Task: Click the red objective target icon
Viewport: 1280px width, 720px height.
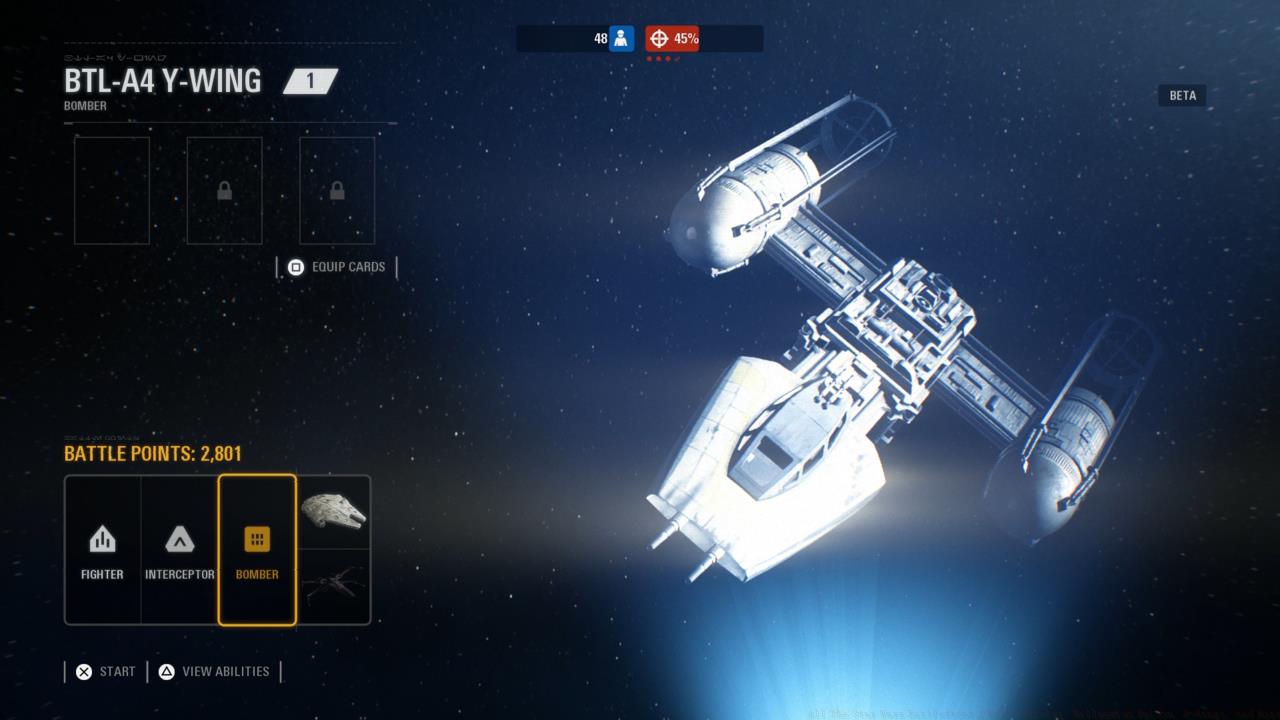Action: tap(659, 38)
